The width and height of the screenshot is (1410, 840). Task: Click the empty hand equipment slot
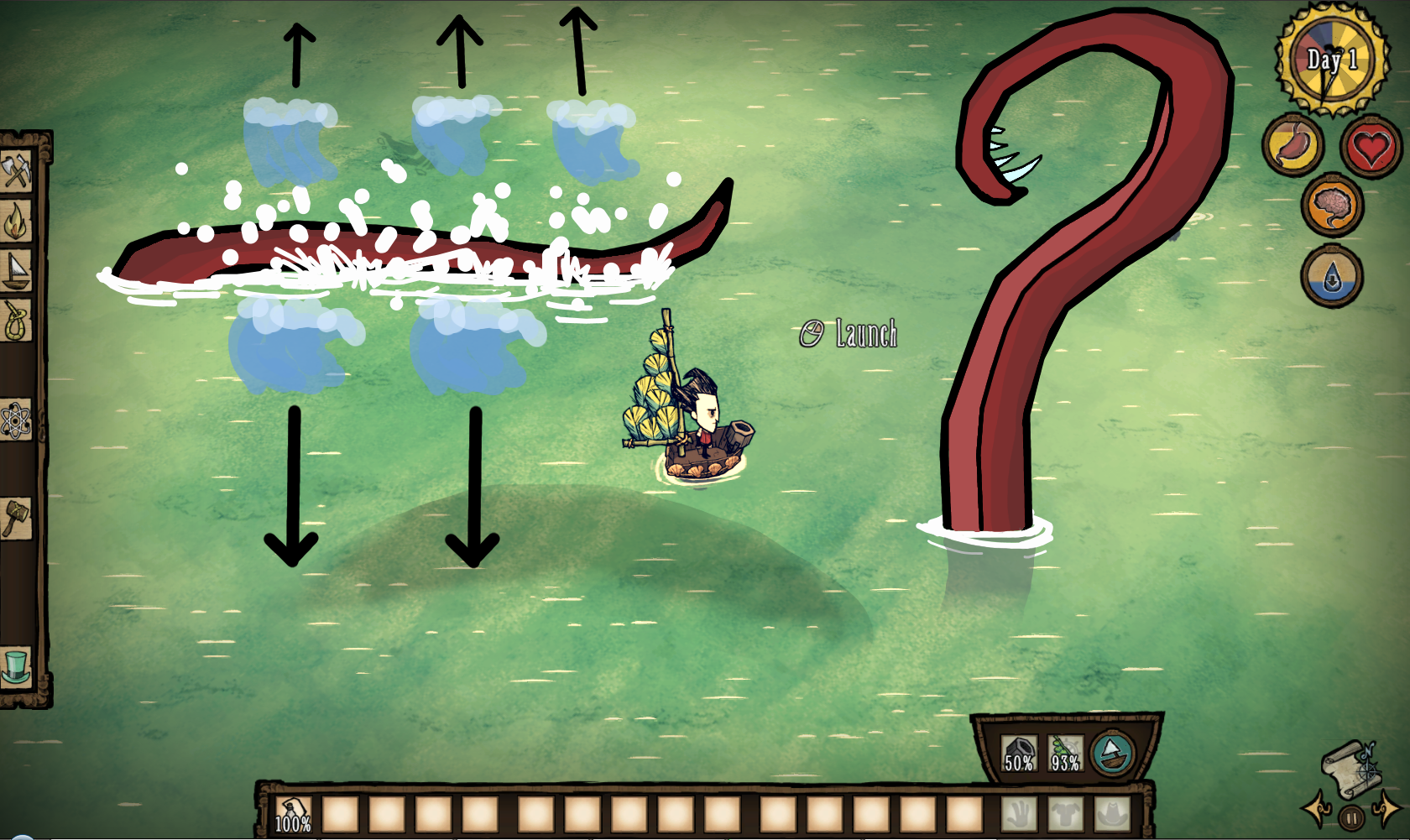coord(1019,814)
